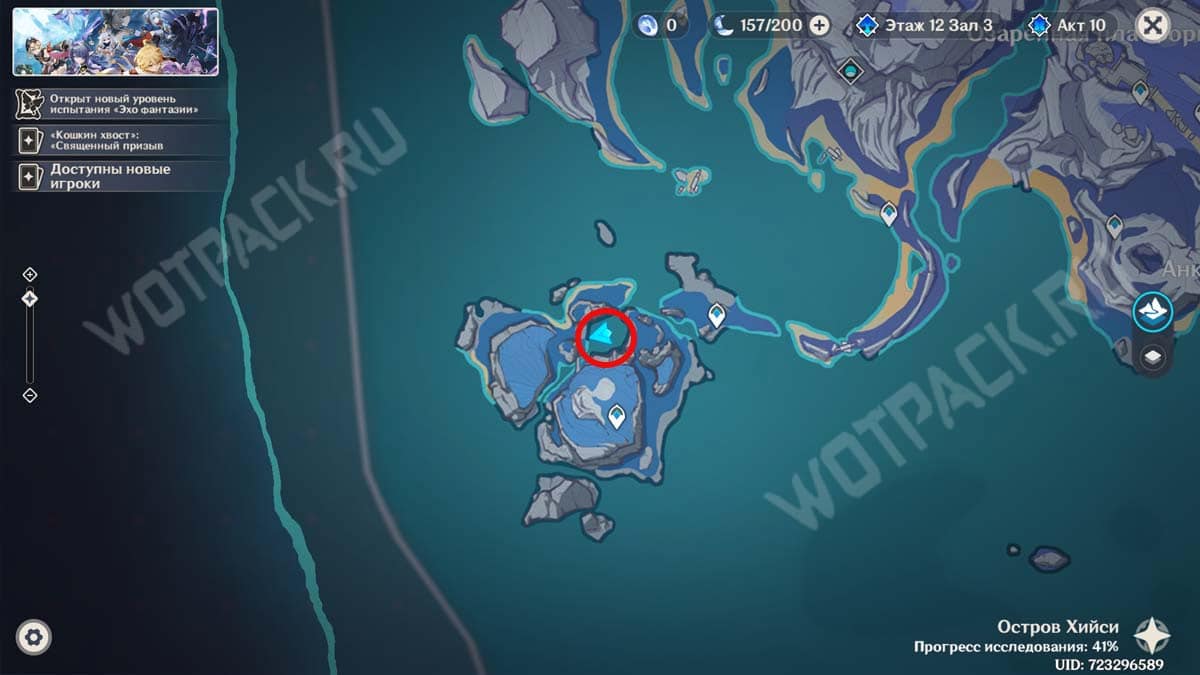This screenshot has height=675, width=1200.
Task: Add resin with the plus button
Action: 819,26
